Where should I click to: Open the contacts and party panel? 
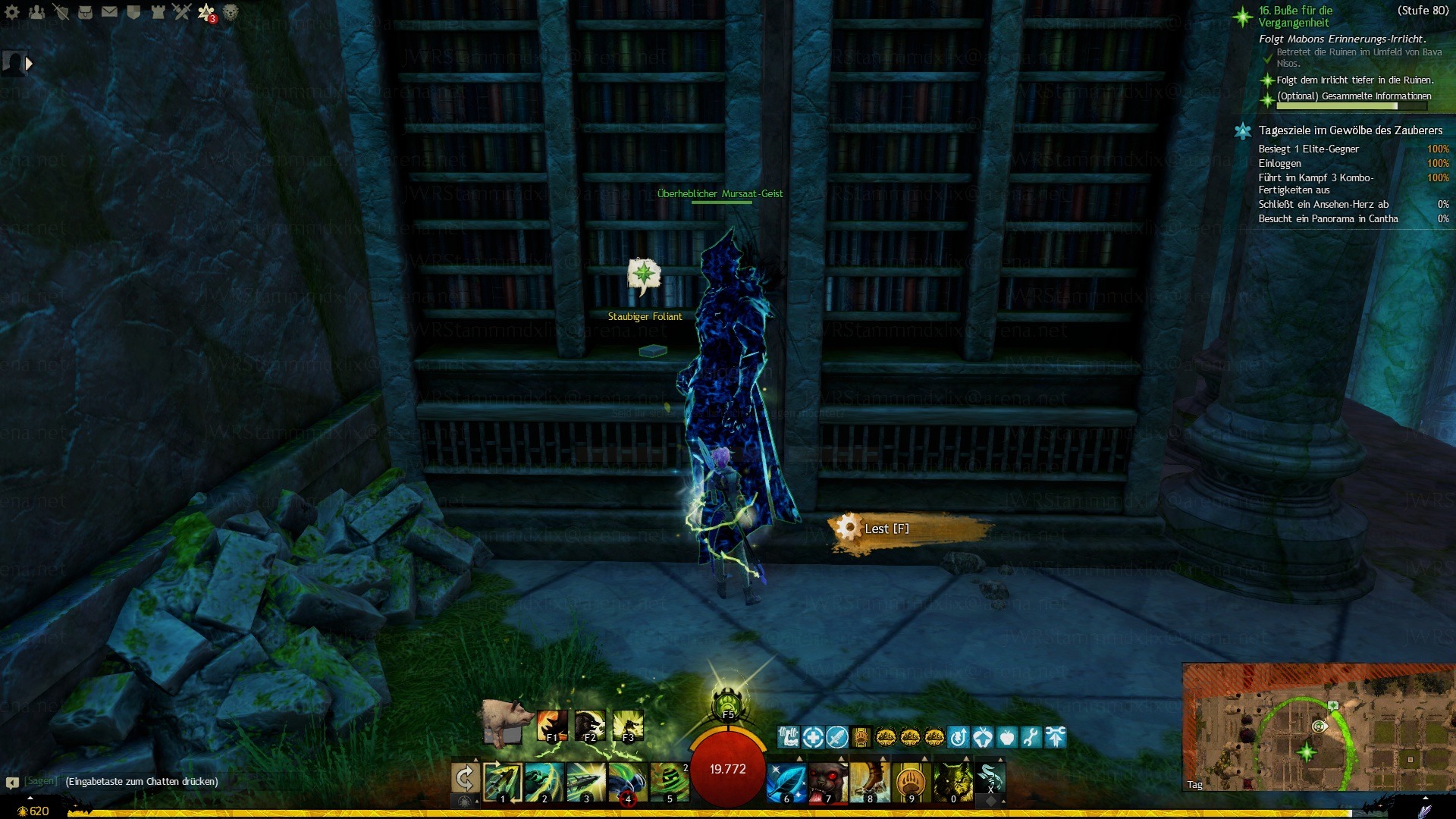click(36, 11)
